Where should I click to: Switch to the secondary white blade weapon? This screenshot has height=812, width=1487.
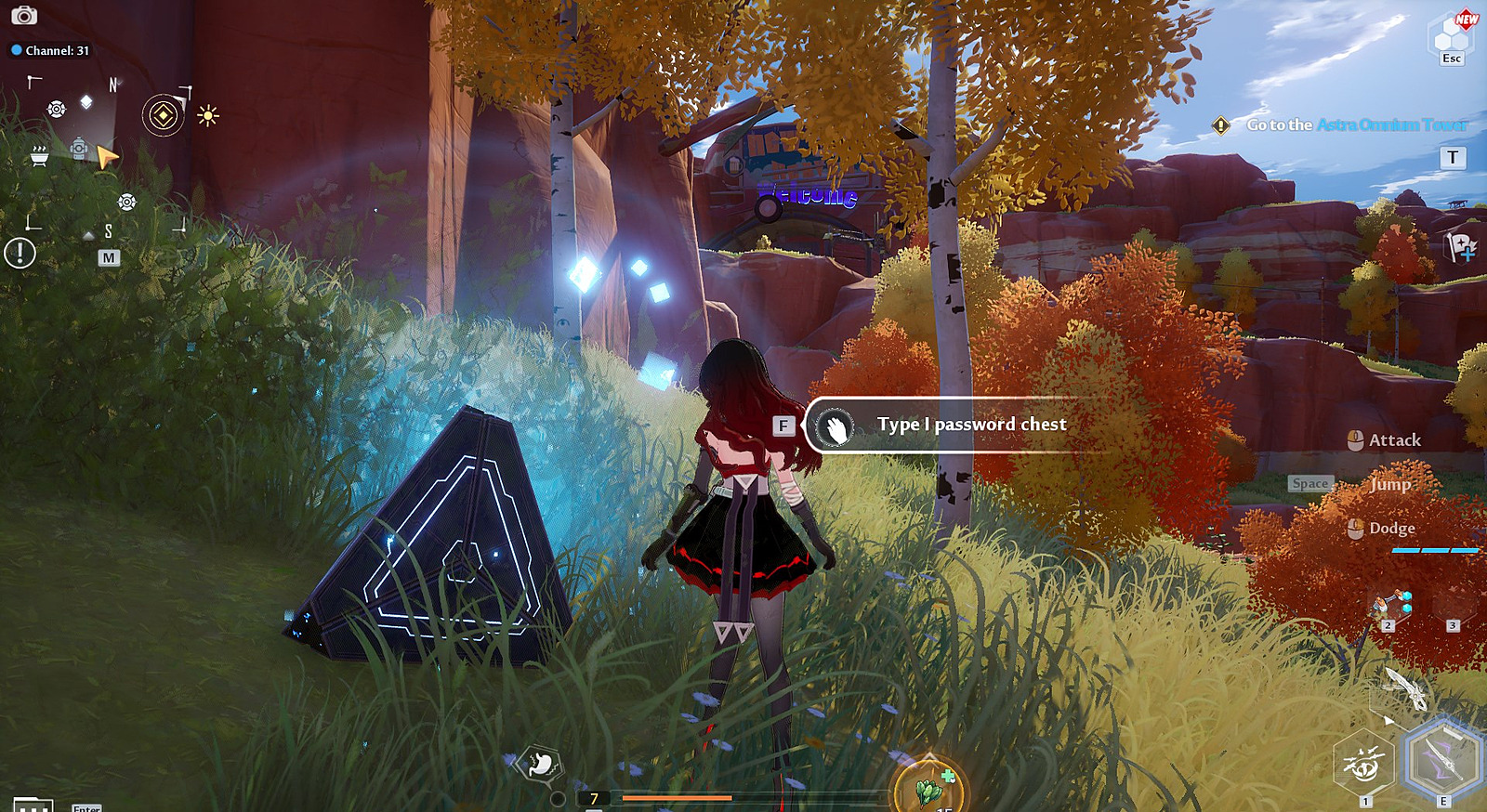(x=1404, y=689)
